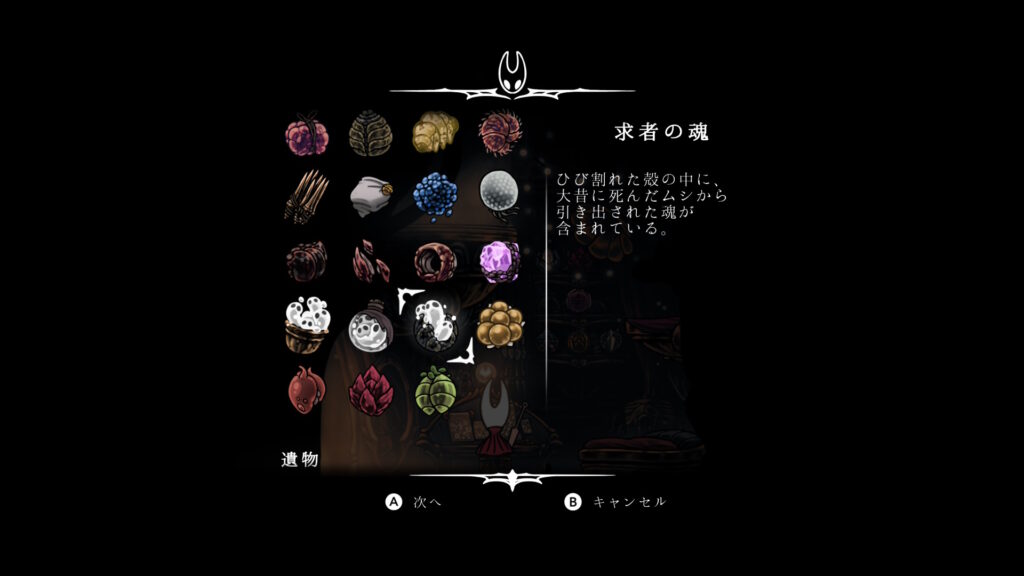The height and width of the screenshot is (576, 1024).
Task: Choose the dark green ribbed shell item
Action: click(x=369, y=131)
